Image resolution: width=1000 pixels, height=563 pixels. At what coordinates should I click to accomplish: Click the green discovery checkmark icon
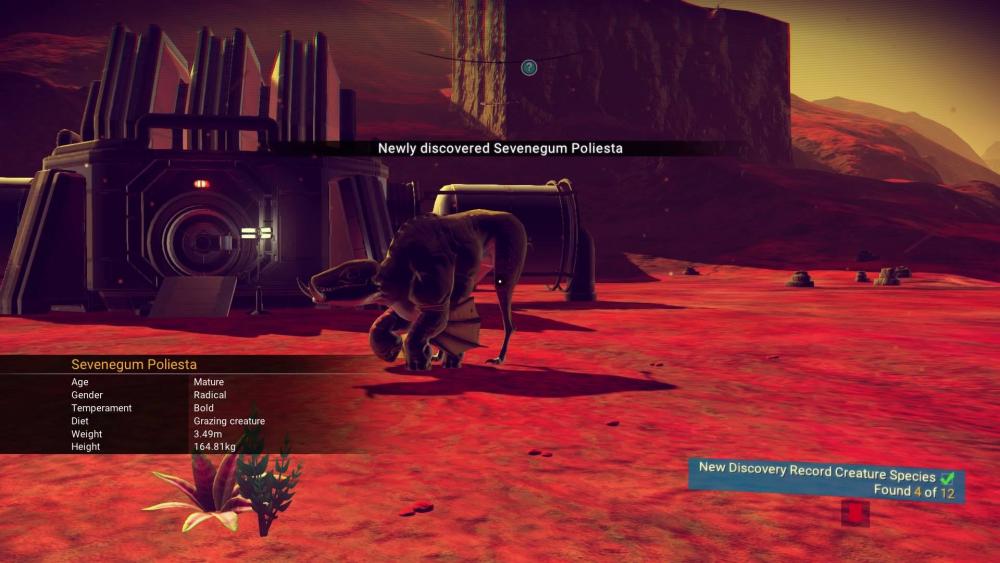pyautogui.click(x=948, y=478)
